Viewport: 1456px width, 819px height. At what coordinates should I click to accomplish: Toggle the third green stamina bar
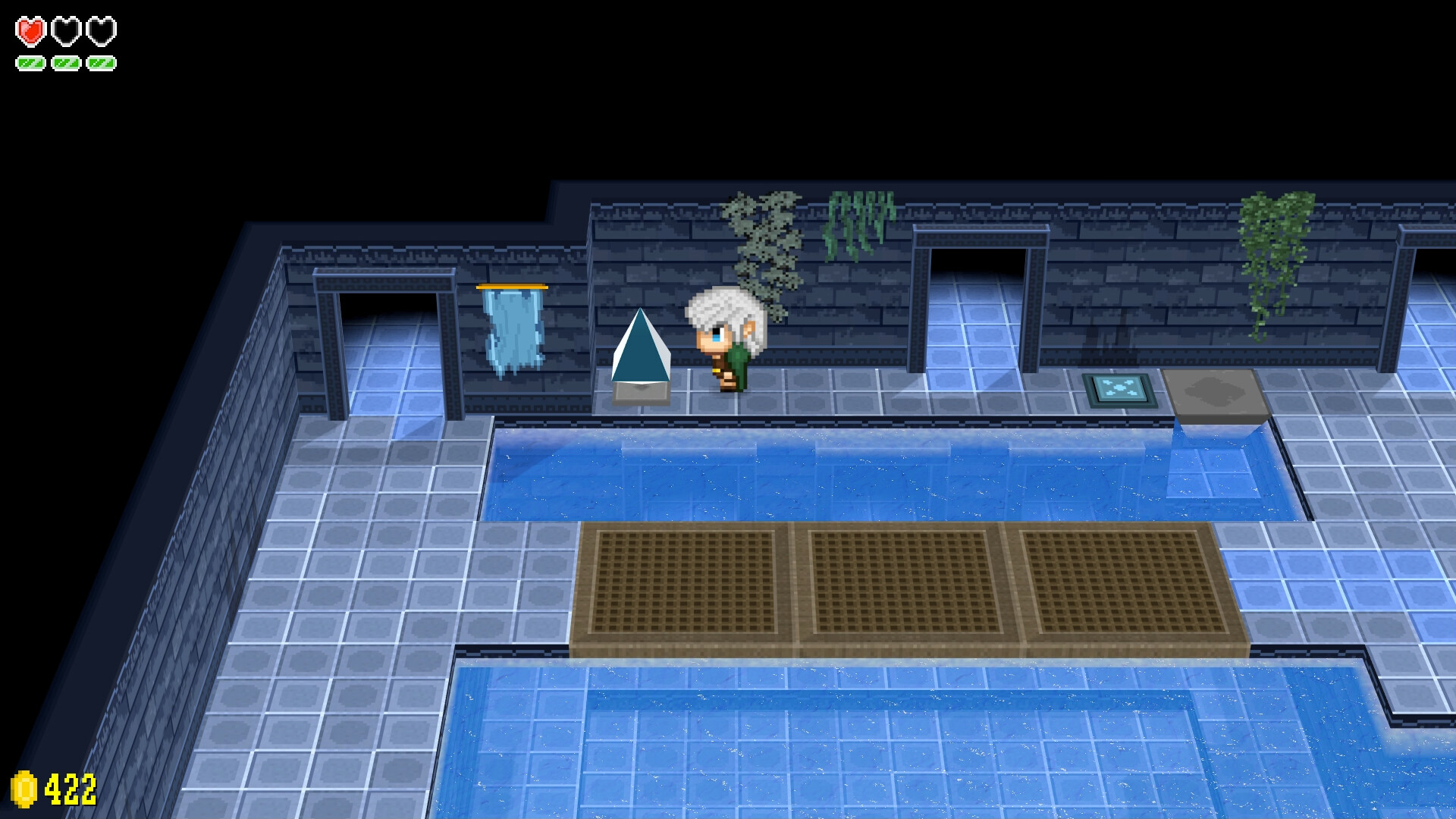[x=100, y=64]
